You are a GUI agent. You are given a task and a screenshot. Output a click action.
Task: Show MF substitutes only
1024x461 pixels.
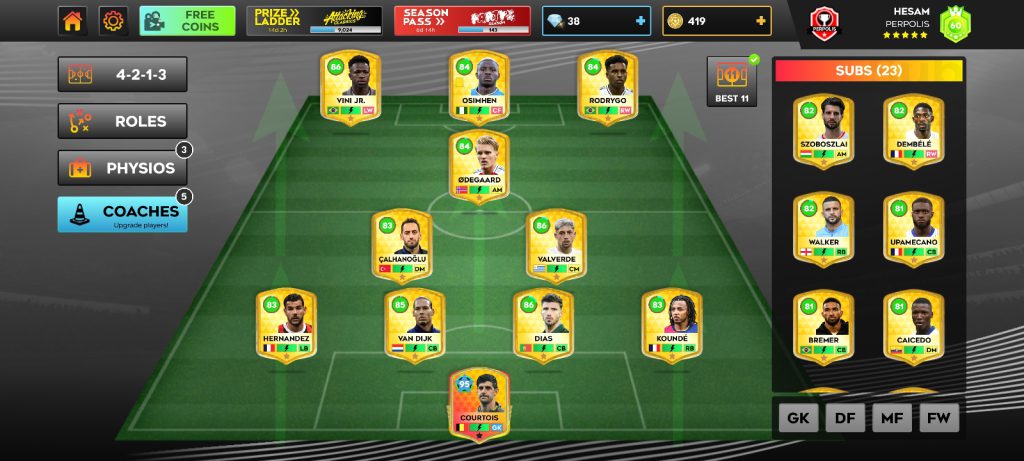[892, 417]
